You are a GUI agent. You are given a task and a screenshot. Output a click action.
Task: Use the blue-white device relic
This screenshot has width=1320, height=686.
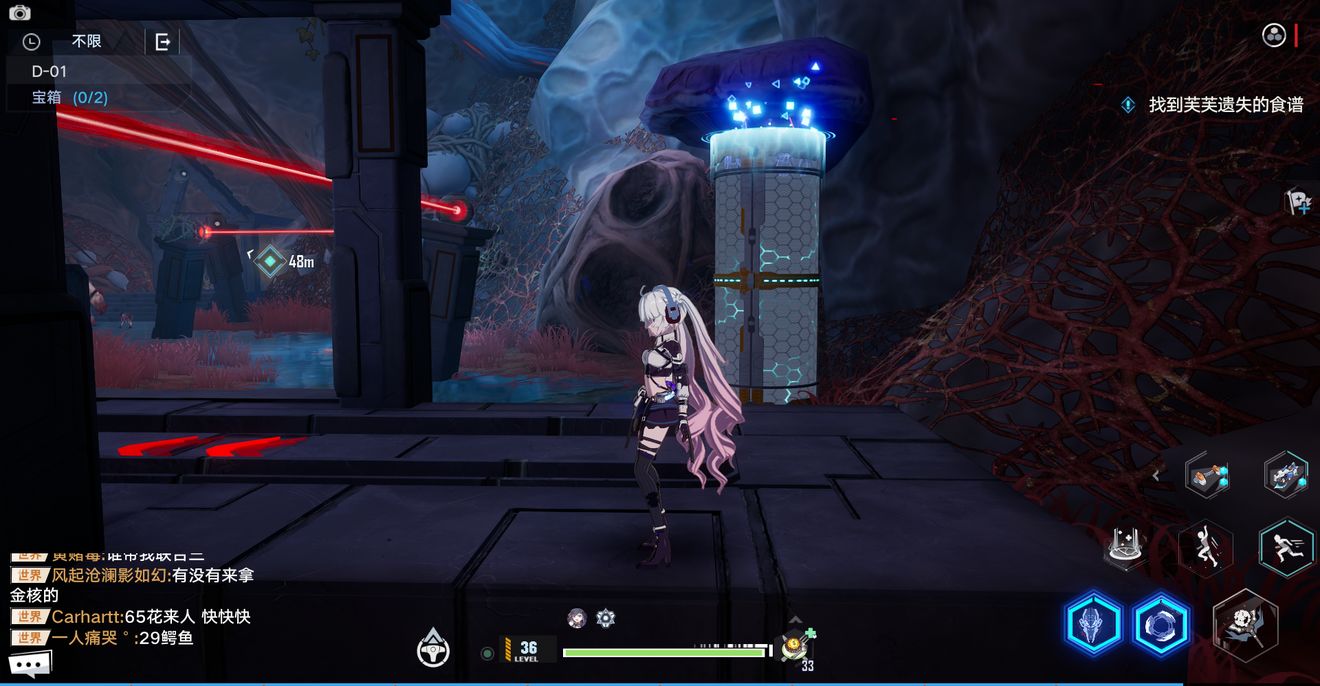click(x=1285, y=473)
